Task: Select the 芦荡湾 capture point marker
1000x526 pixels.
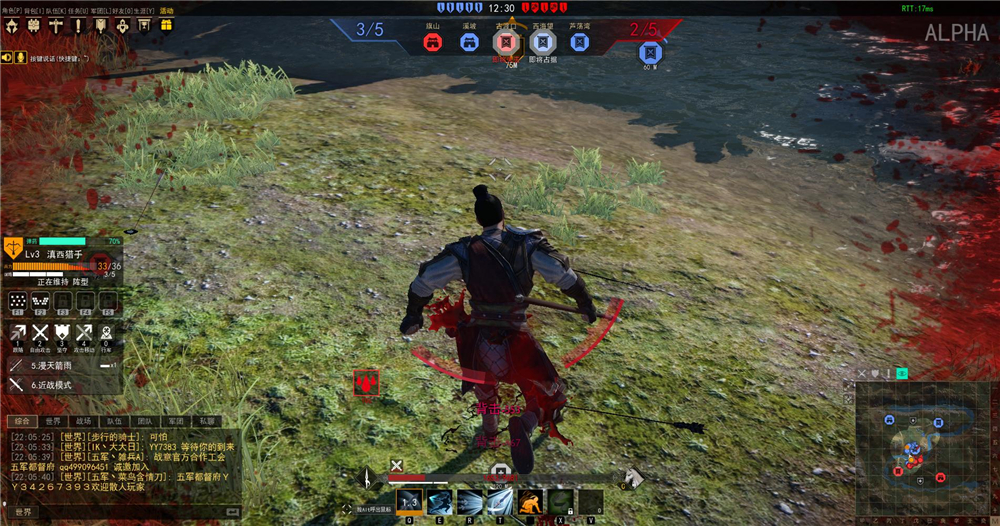Action: pyautogui.click(x=578, y=43)
